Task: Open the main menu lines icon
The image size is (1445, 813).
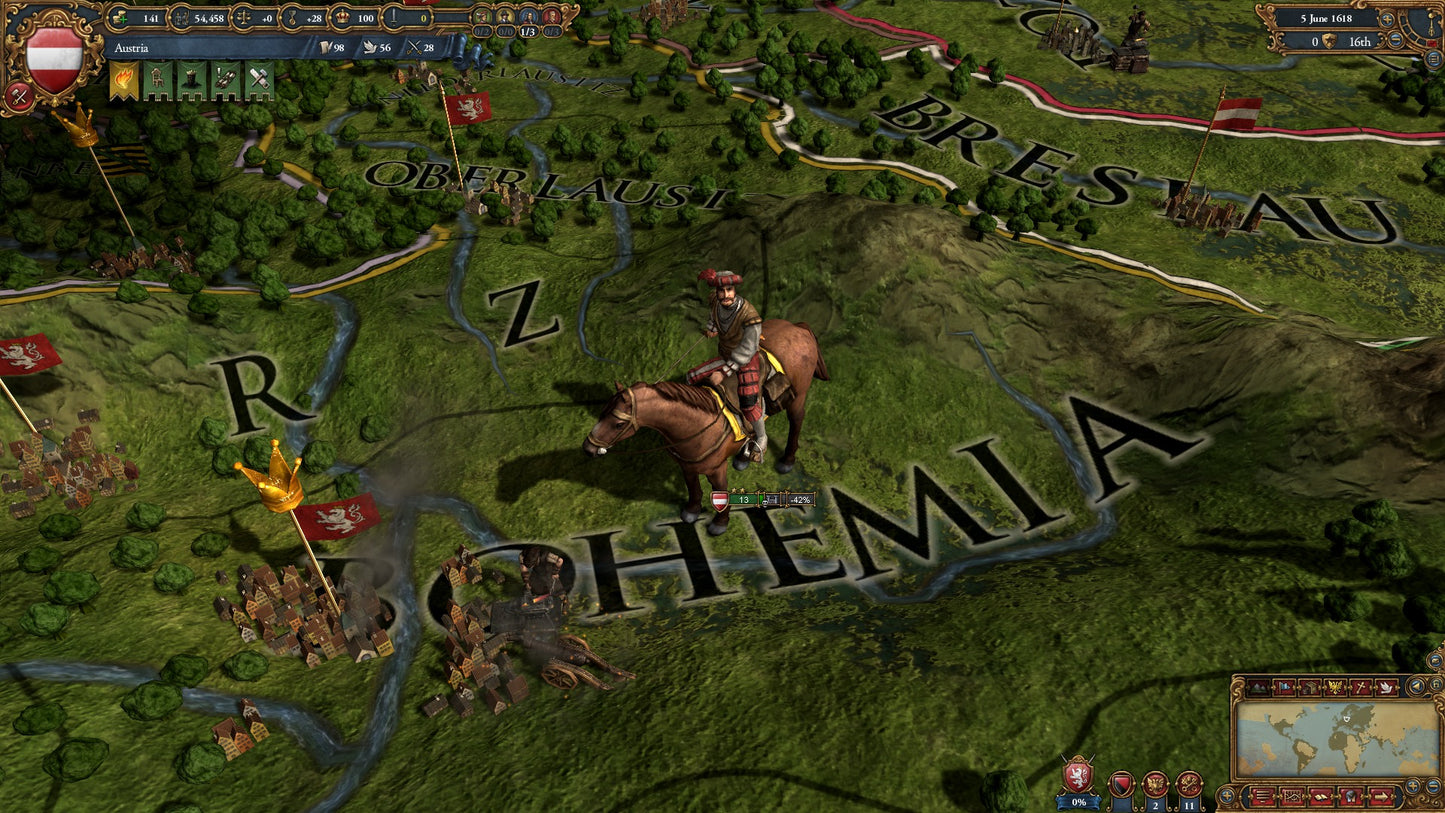Action: (1263, 798)
